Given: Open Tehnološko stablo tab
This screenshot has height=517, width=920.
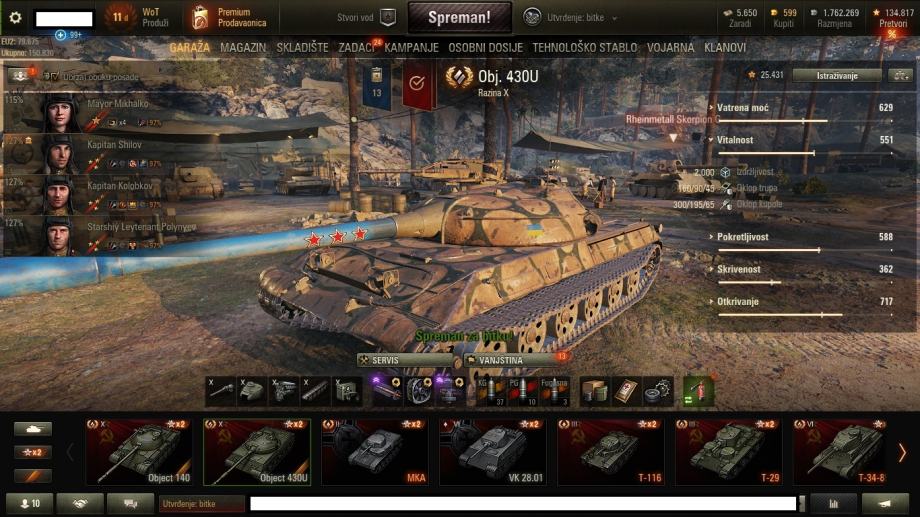Looking at the screenshot, I should (584, 47).
